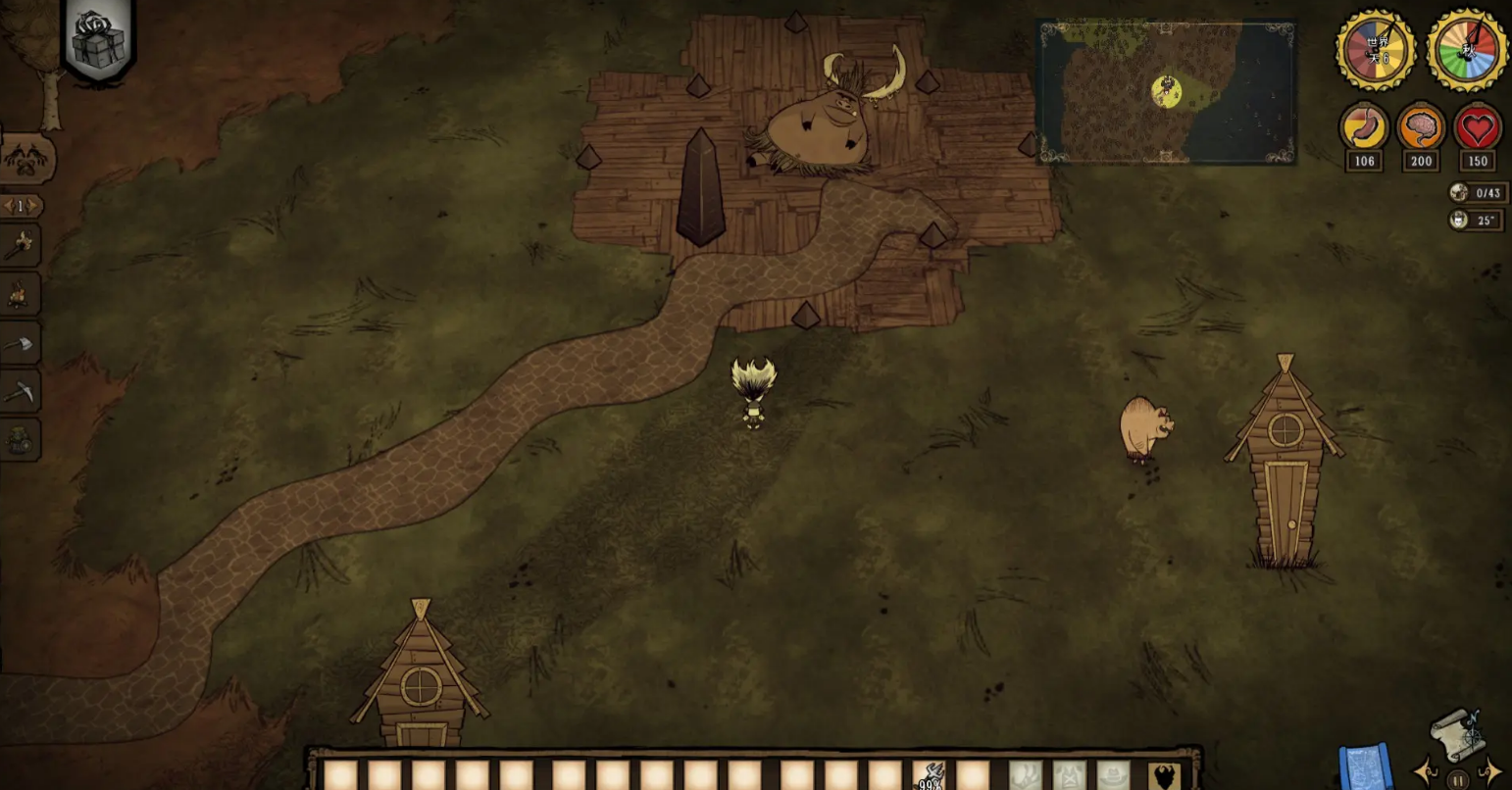Image resolution: width=1512 pixels, height=790 pixels.
Task: Open the blue map scroll
Action: [1364, 766]
